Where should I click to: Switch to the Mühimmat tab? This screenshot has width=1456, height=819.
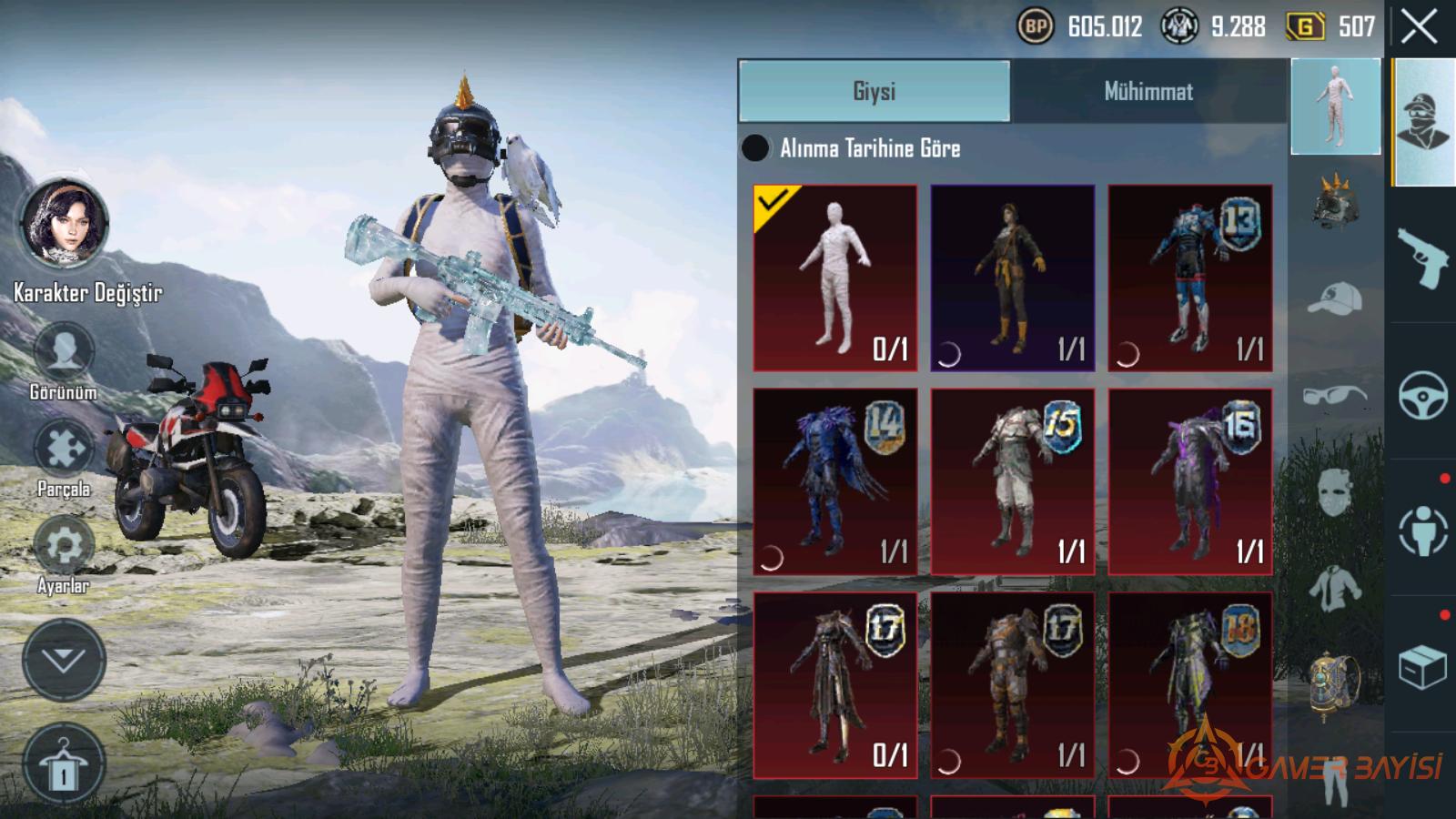click(x=1148, y=91)
